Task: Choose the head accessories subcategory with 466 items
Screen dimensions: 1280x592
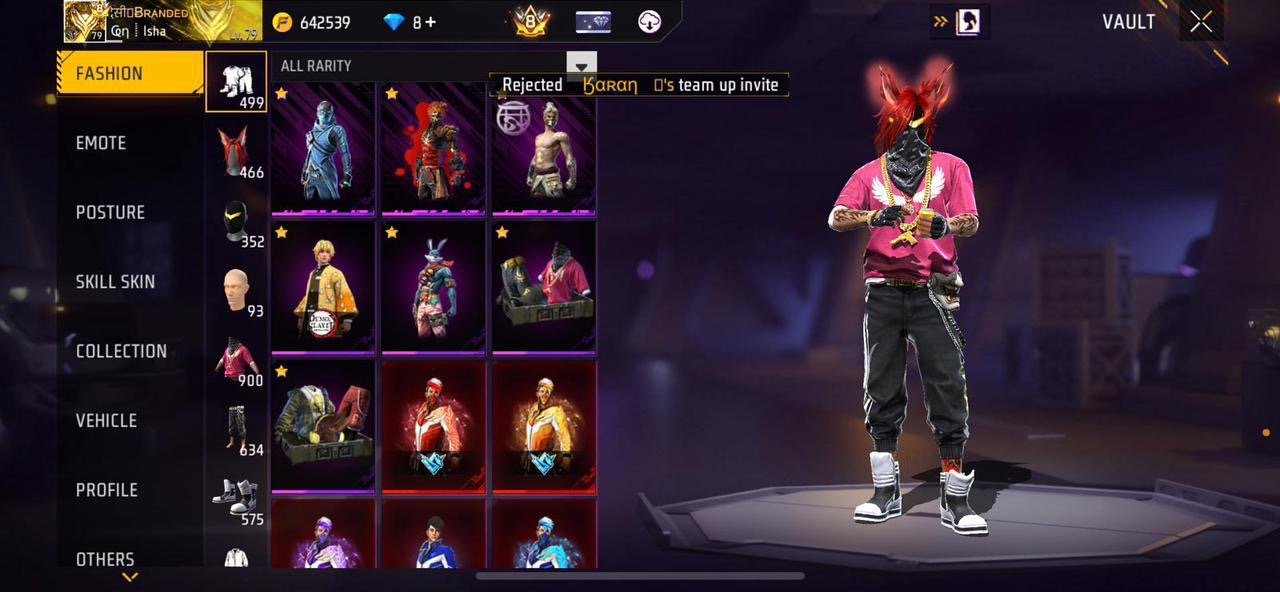Action: pos(236,151)
